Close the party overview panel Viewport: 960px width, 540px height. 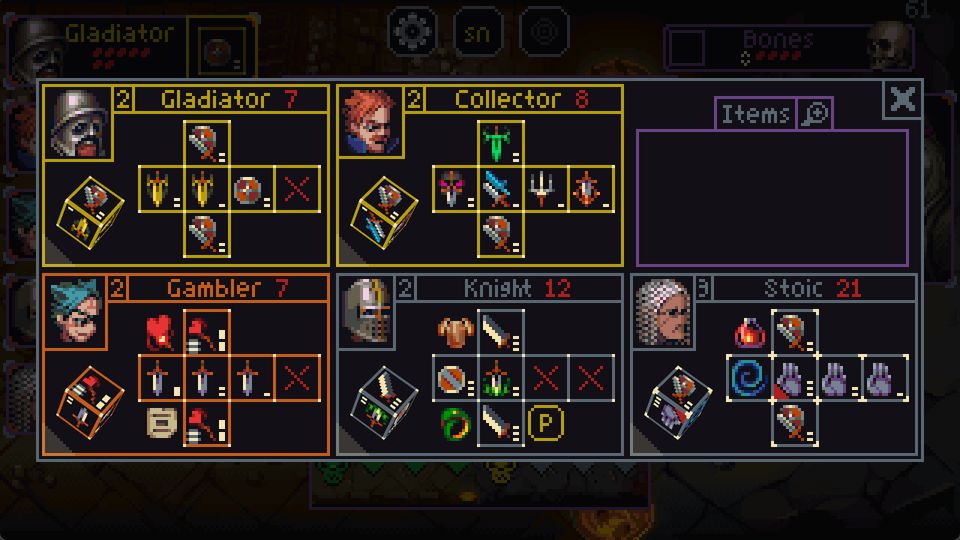pyautogui.click(x=903, y=99)
